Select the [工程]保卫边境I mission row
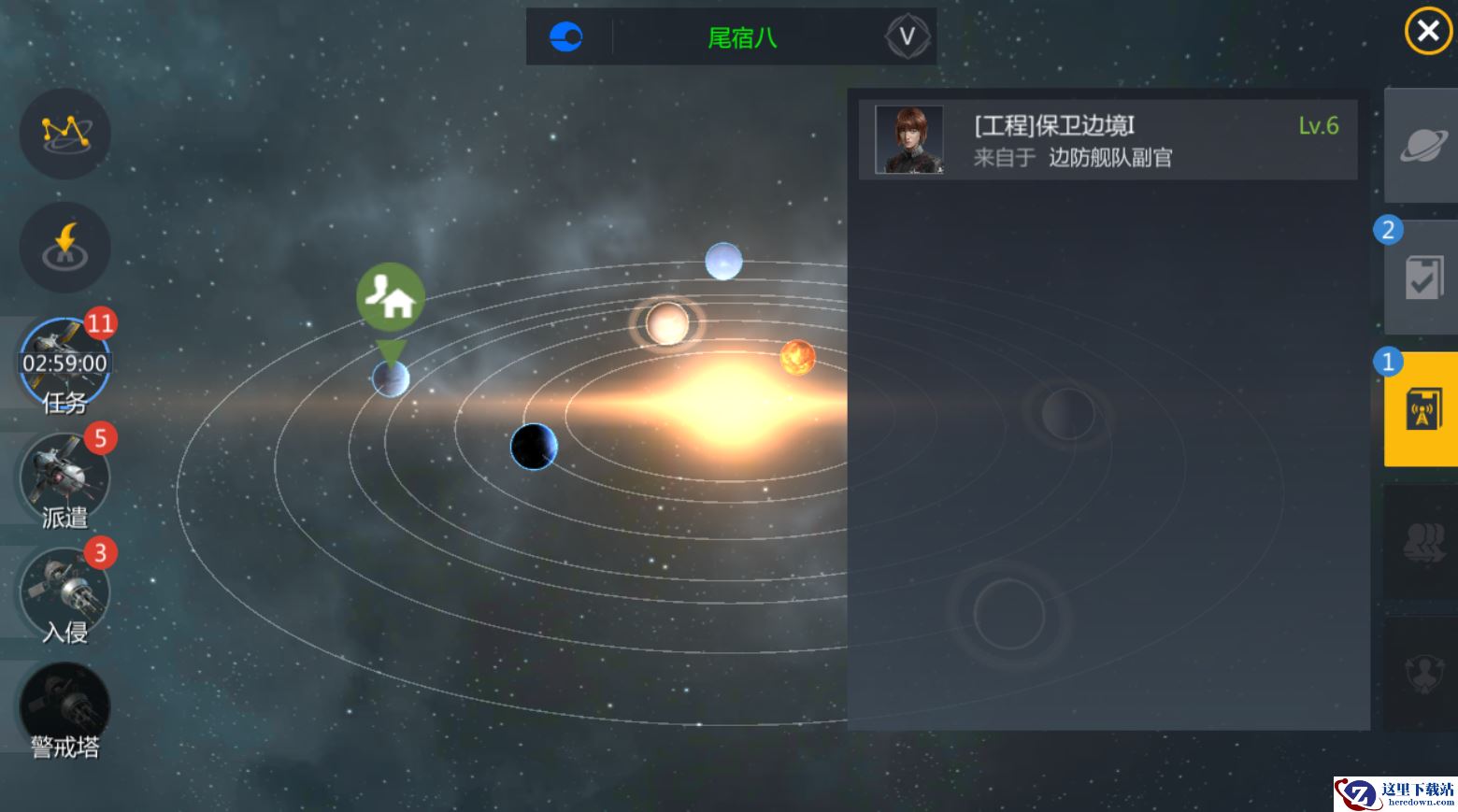Screen dimensions: 1458x812 click(1108, 140)
